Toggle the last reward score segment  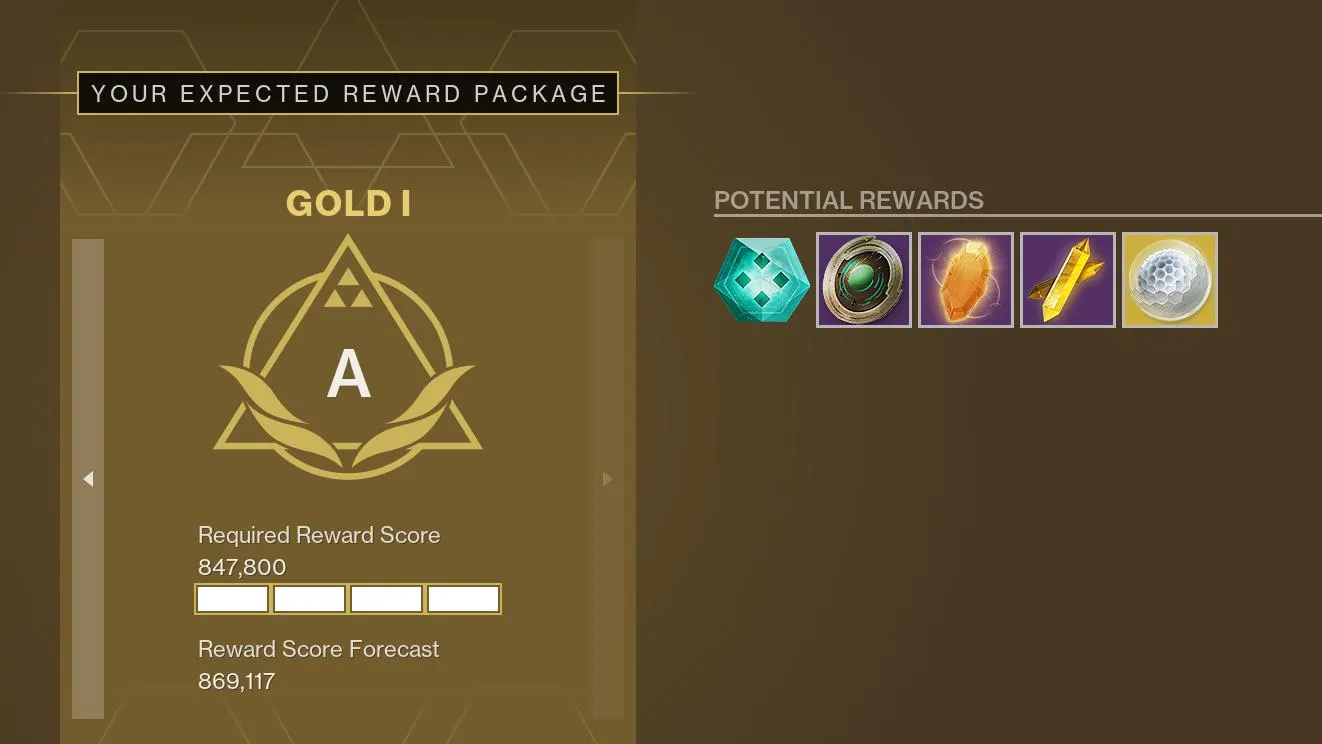(463, 598)
